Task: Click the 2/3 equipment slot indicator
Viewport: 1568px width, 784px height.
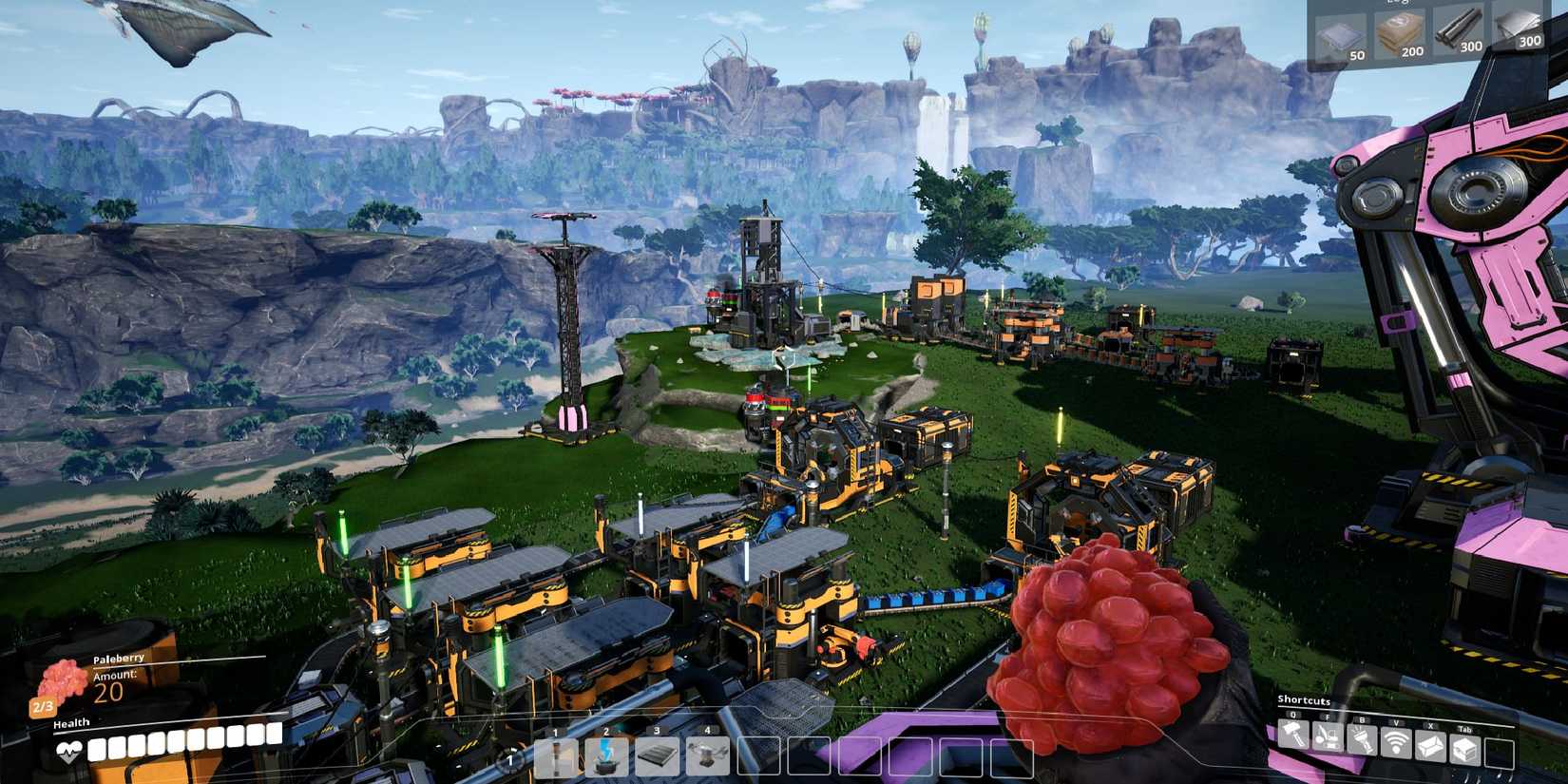Action: [x=43, y=705]
